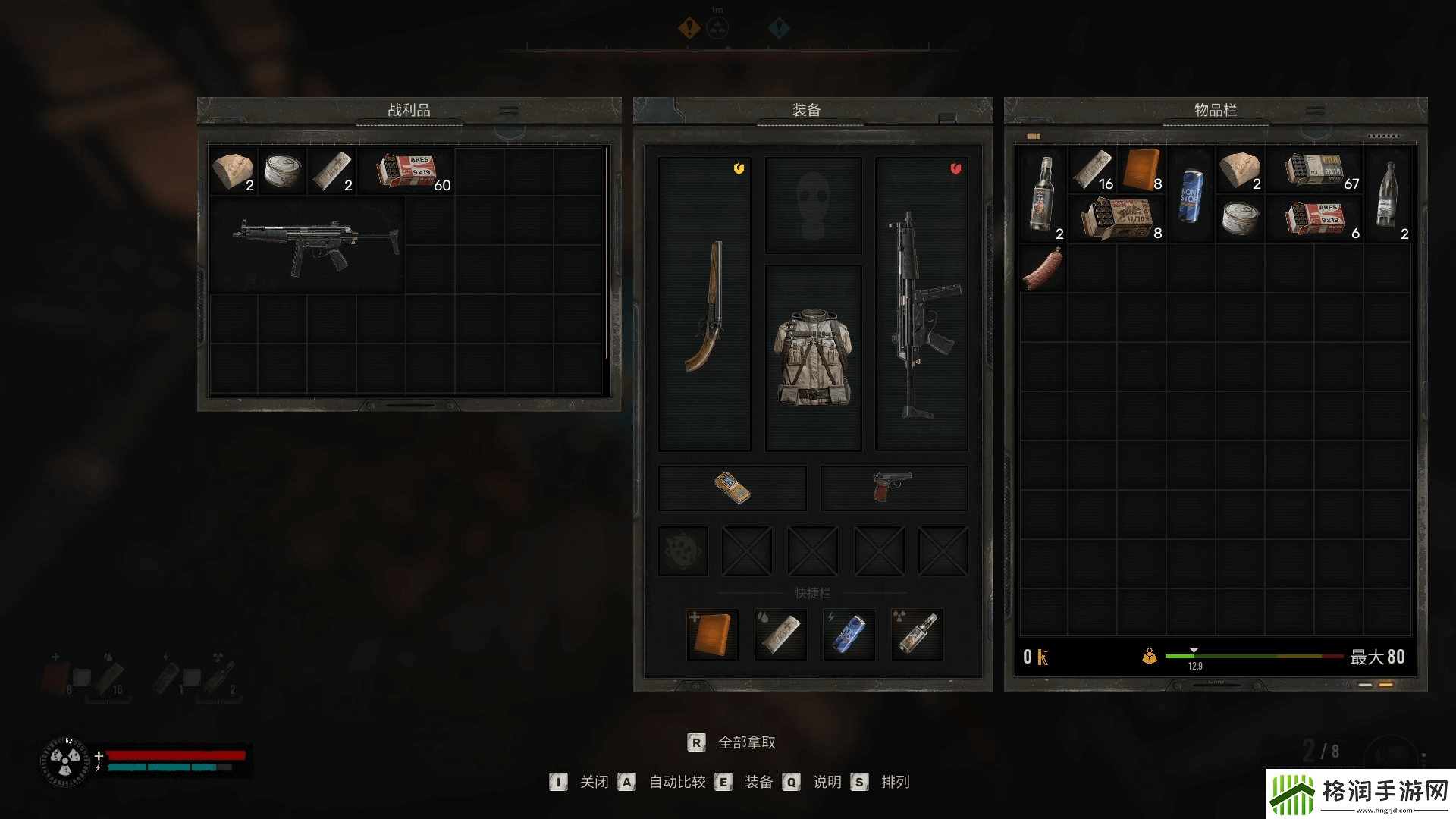Select the energy drink quick slot
The width and height of the screenshot is (1456, 819).
[x=849, y=634]
